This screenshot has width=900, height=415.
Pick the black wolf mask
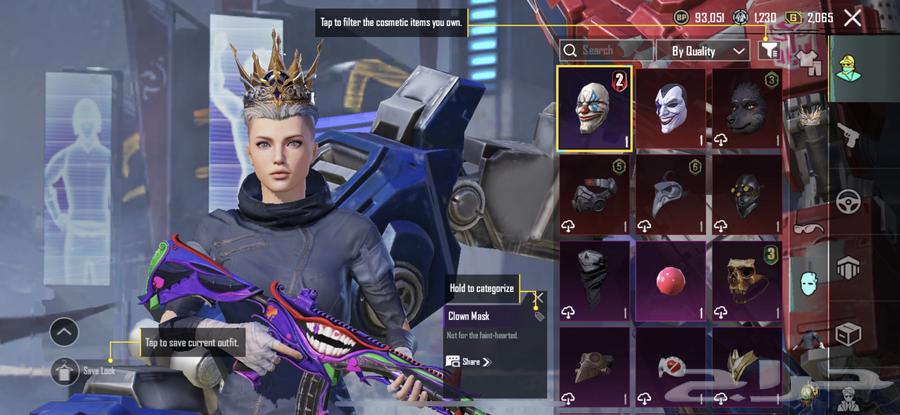pos(747,108)
